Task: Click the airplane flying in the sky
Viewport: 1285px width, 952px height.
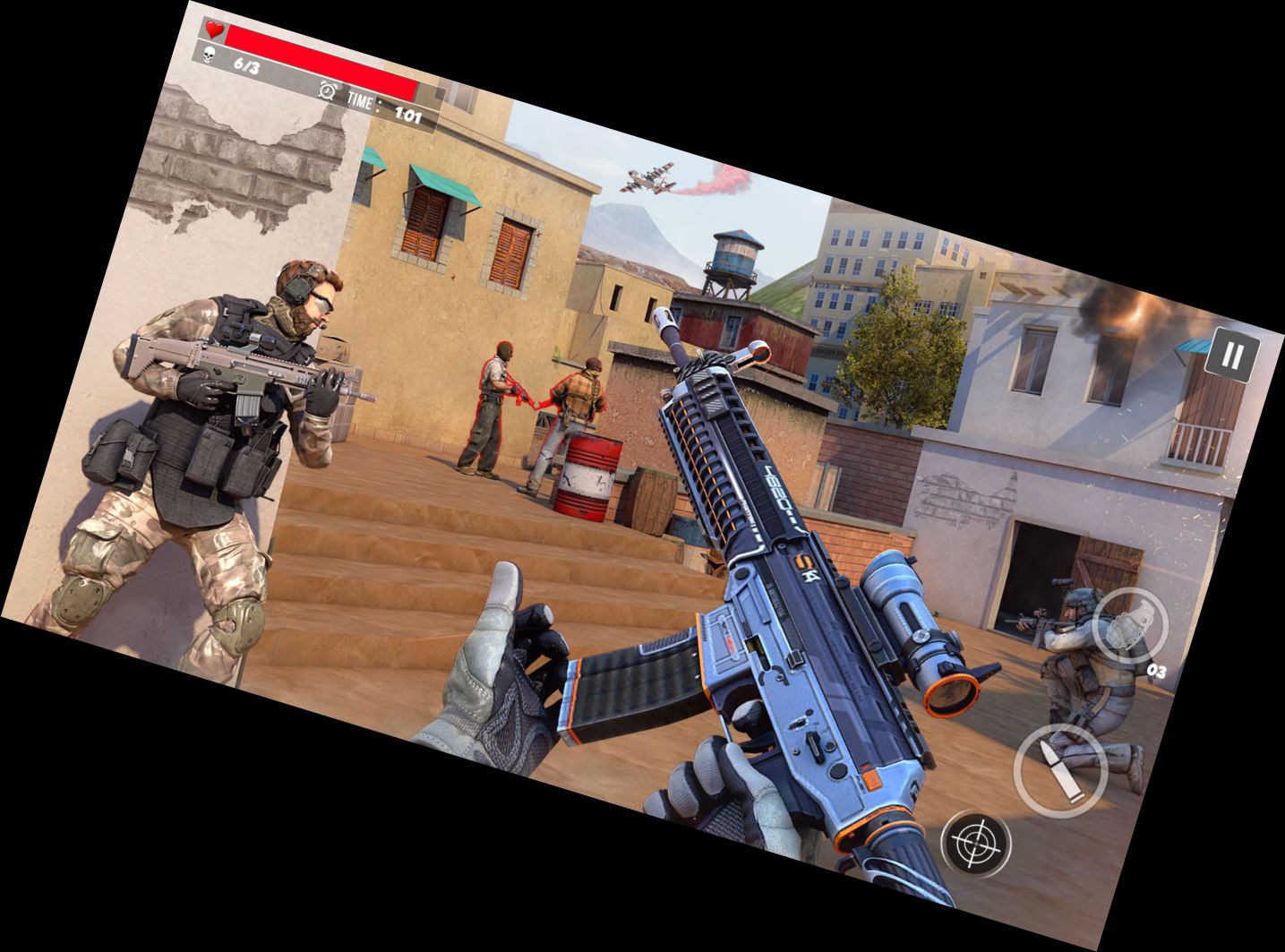Action: pyautogui.click(x=647, y=179)
